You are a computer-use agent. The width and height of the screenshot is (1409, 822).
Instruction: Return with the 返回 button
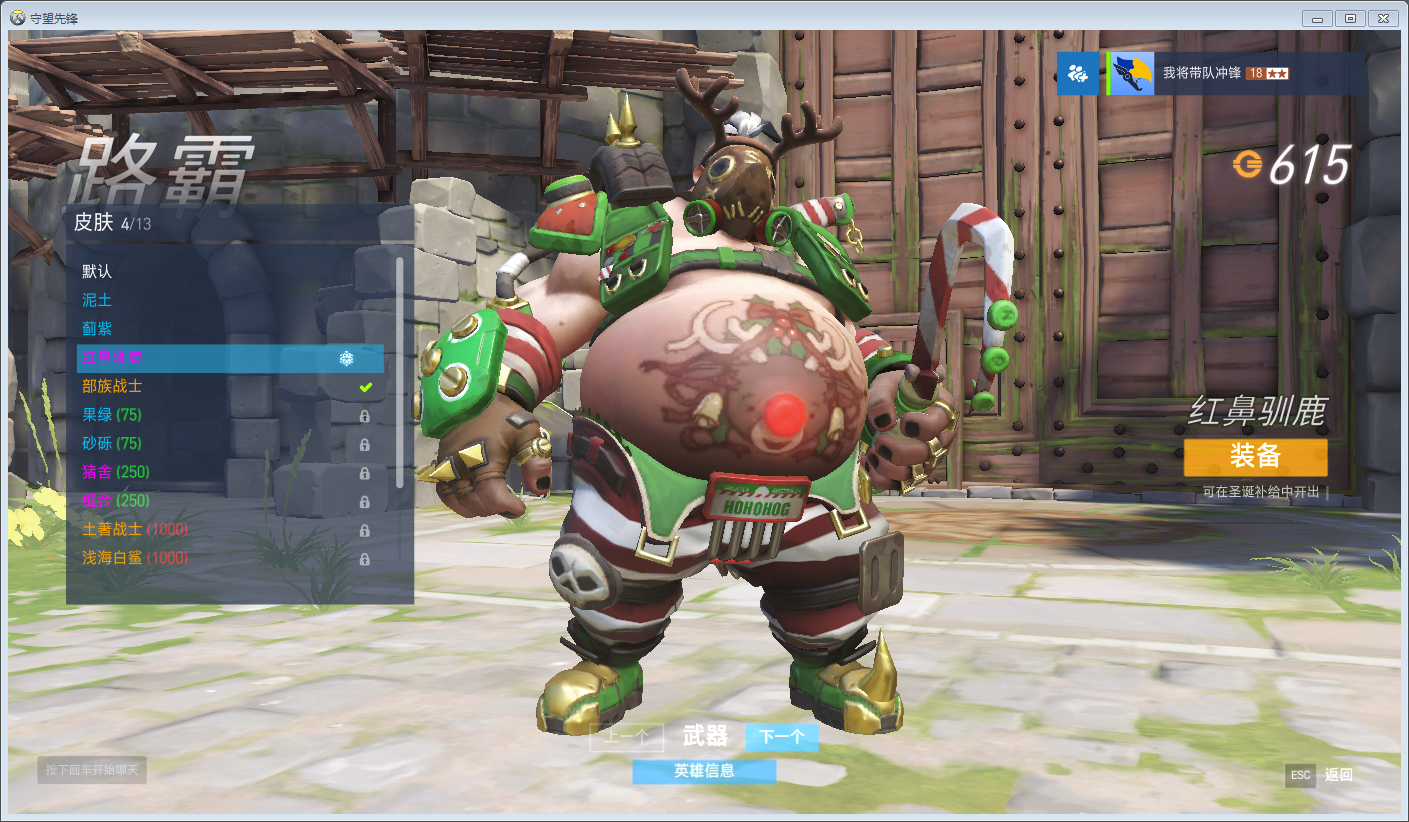click(x=1338, y=775)
